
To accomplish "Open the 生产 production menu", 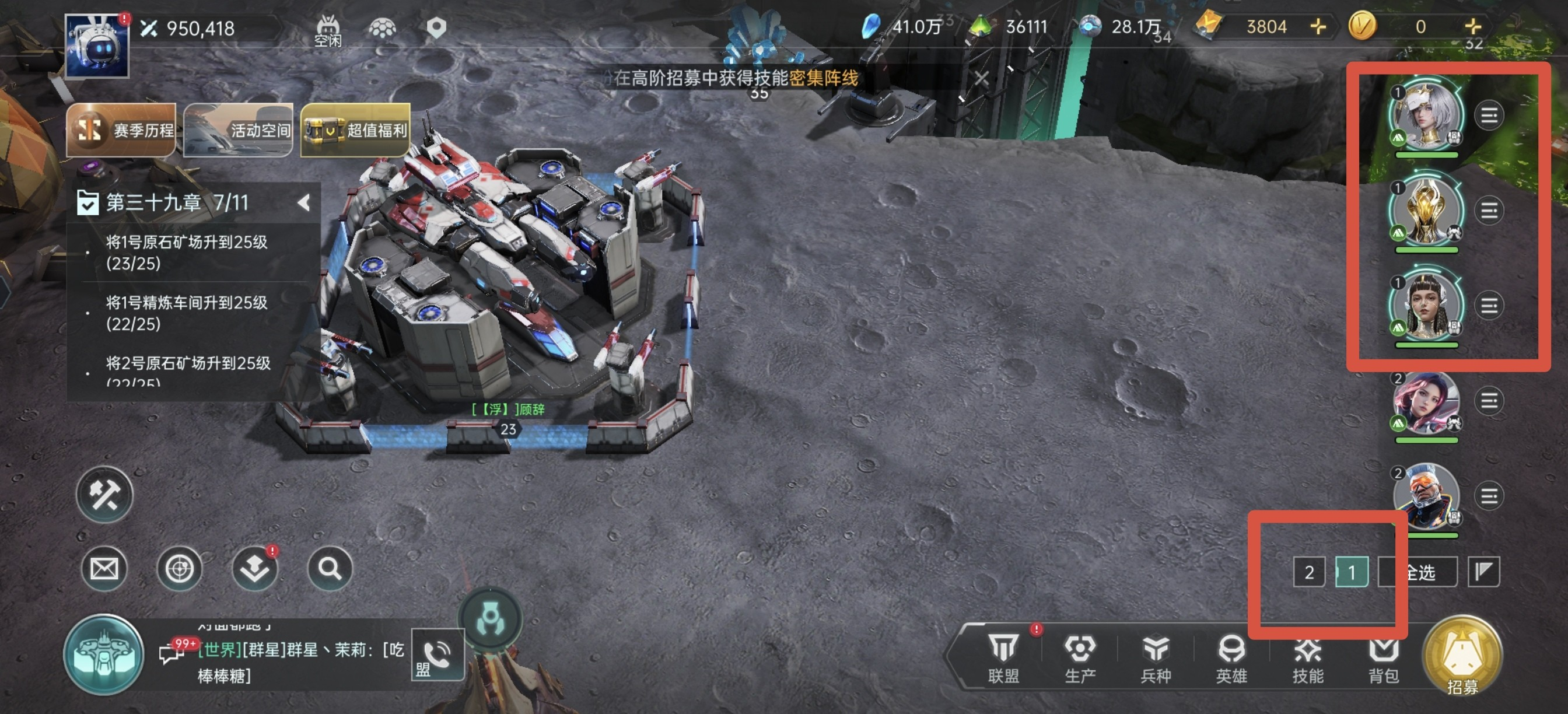I will click(x=1080, y=657).
